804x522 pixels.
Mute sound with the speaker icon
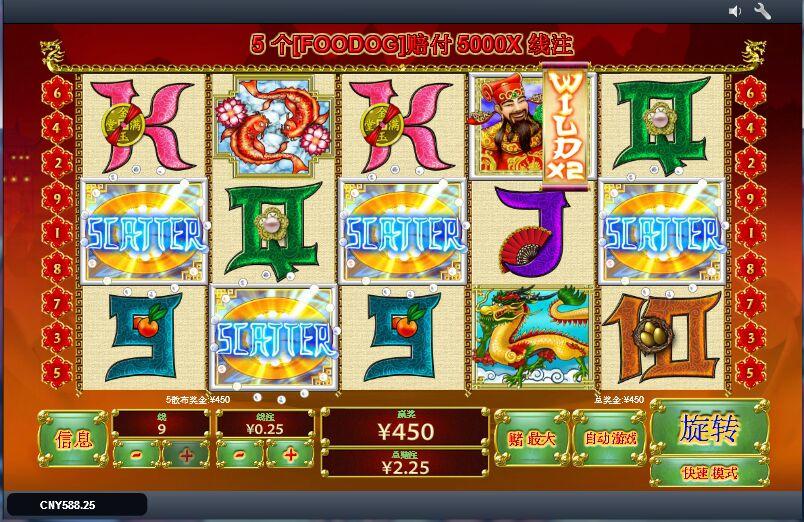(x=735, y=11)
